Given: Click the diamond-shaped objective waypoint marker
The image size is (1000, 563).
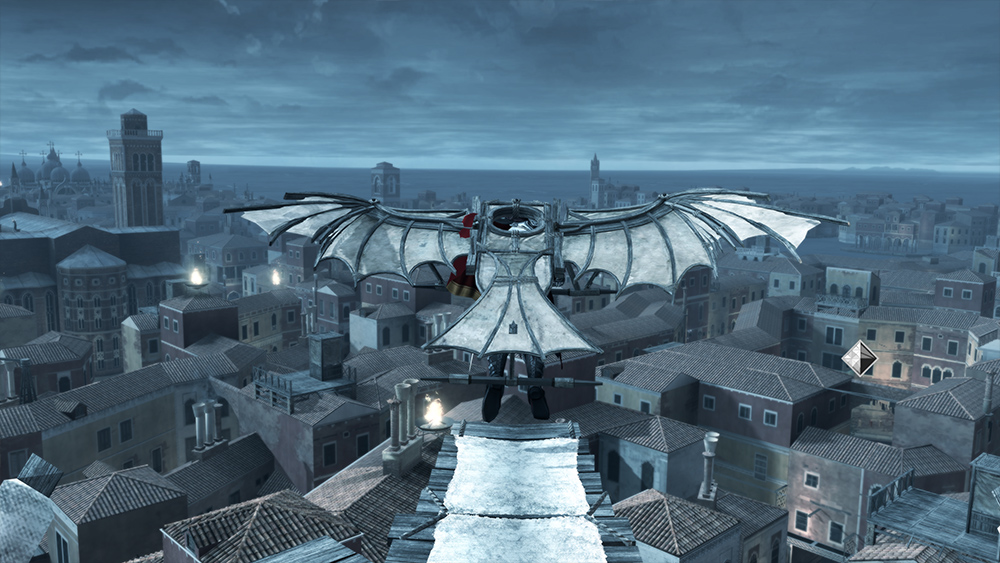Looking at the screenshot, I should pos(859,358).
